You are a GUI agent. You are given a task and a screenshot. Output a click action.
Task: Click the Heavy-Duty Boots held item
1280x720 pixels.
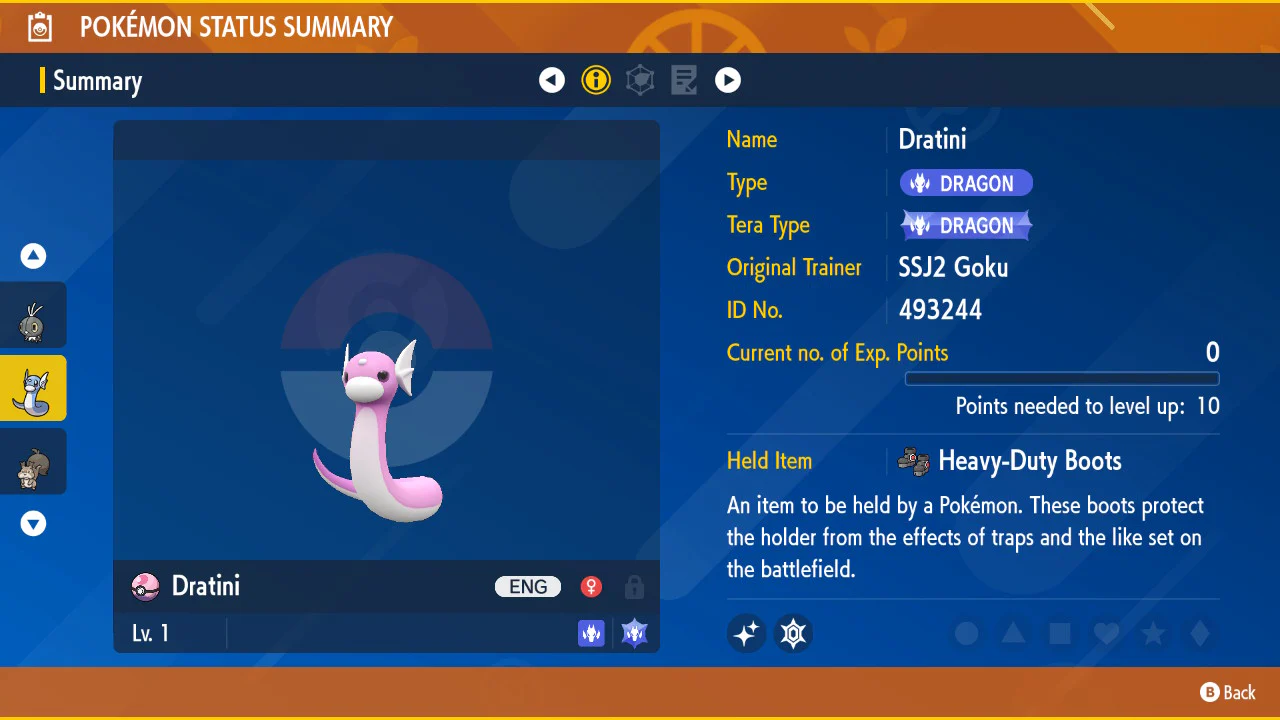1010,461
